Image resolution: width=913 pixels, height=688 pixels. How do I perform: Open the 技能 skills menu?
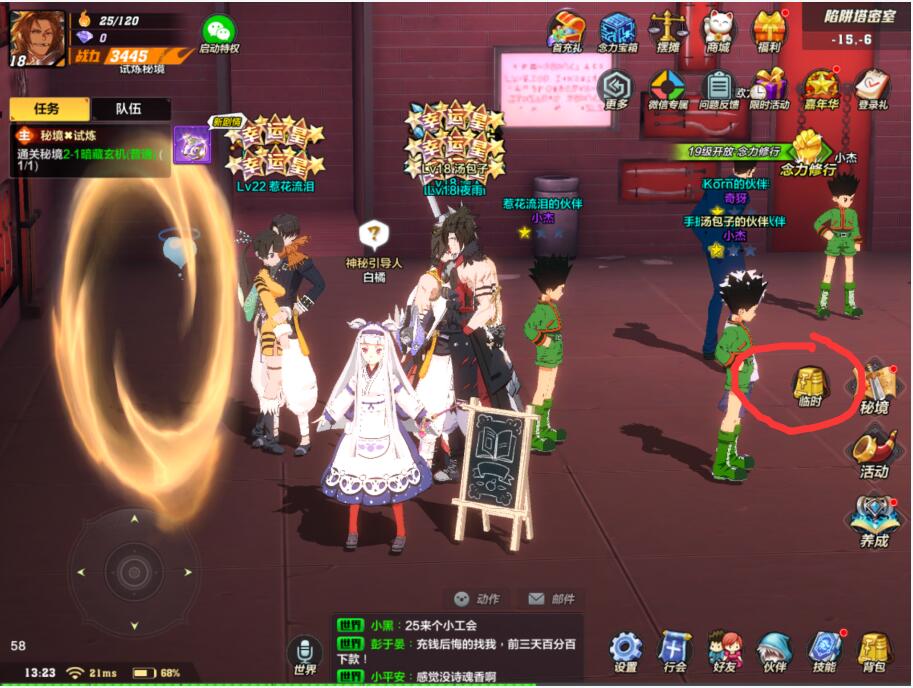824,651
